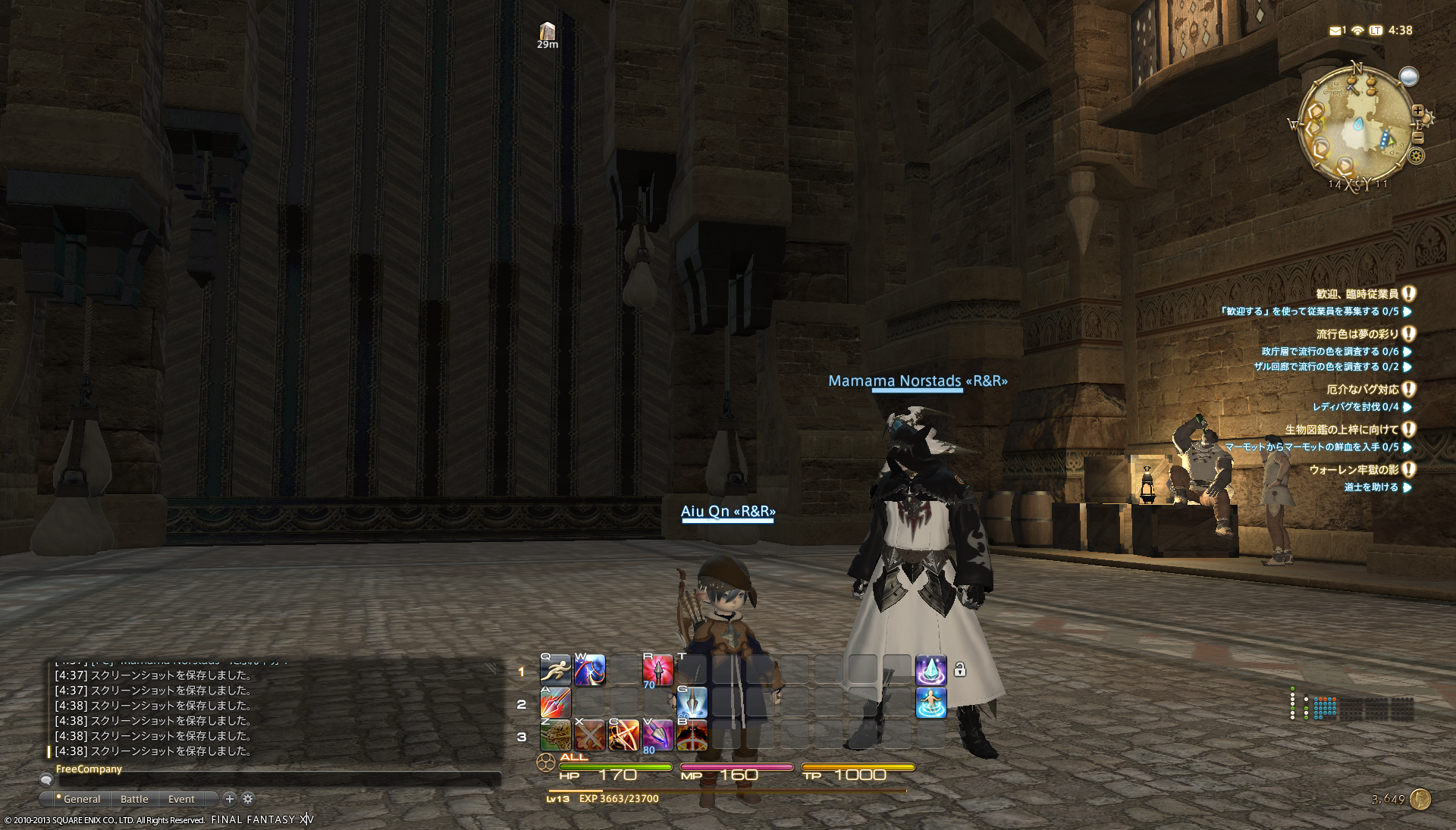Toggle the hotbar padlock
This screenshot has width=1456, height=830.
click(960, 669)
